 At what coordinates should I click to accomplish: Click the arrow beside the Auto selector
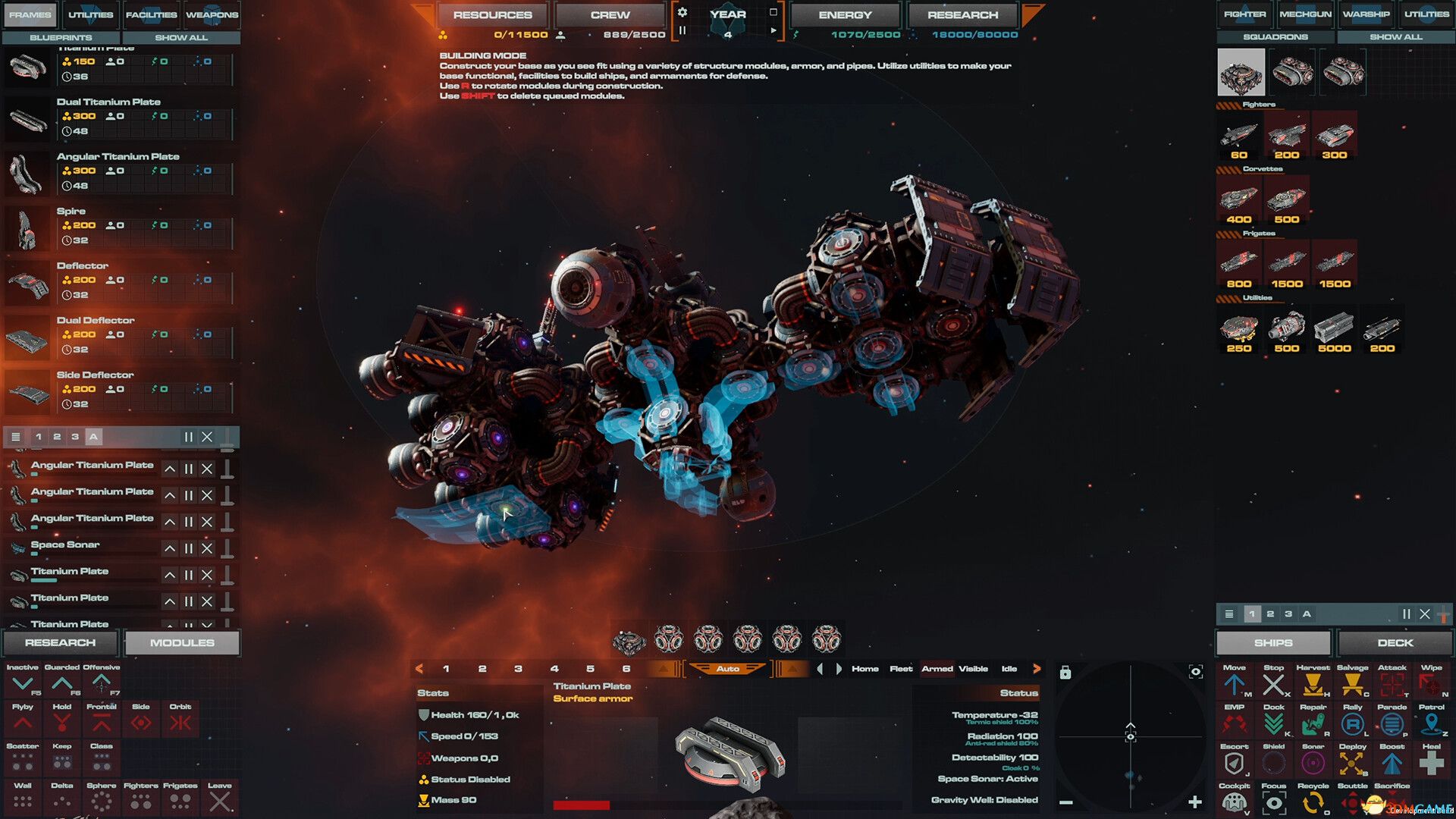click(x=791, y=669)
